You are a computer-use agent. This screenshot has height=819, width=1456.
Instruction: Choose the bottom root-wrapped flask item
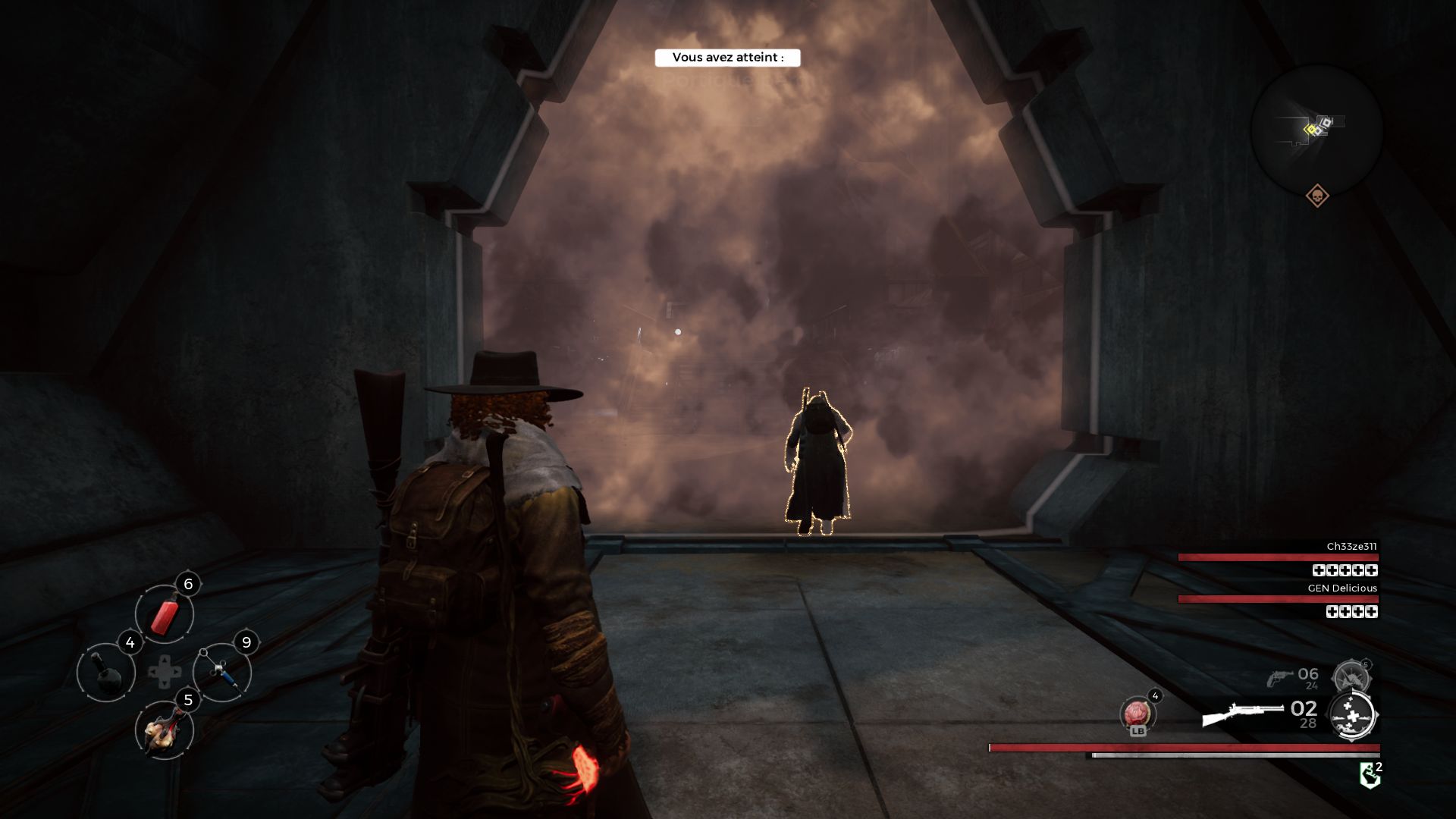[x=165, y=730]
